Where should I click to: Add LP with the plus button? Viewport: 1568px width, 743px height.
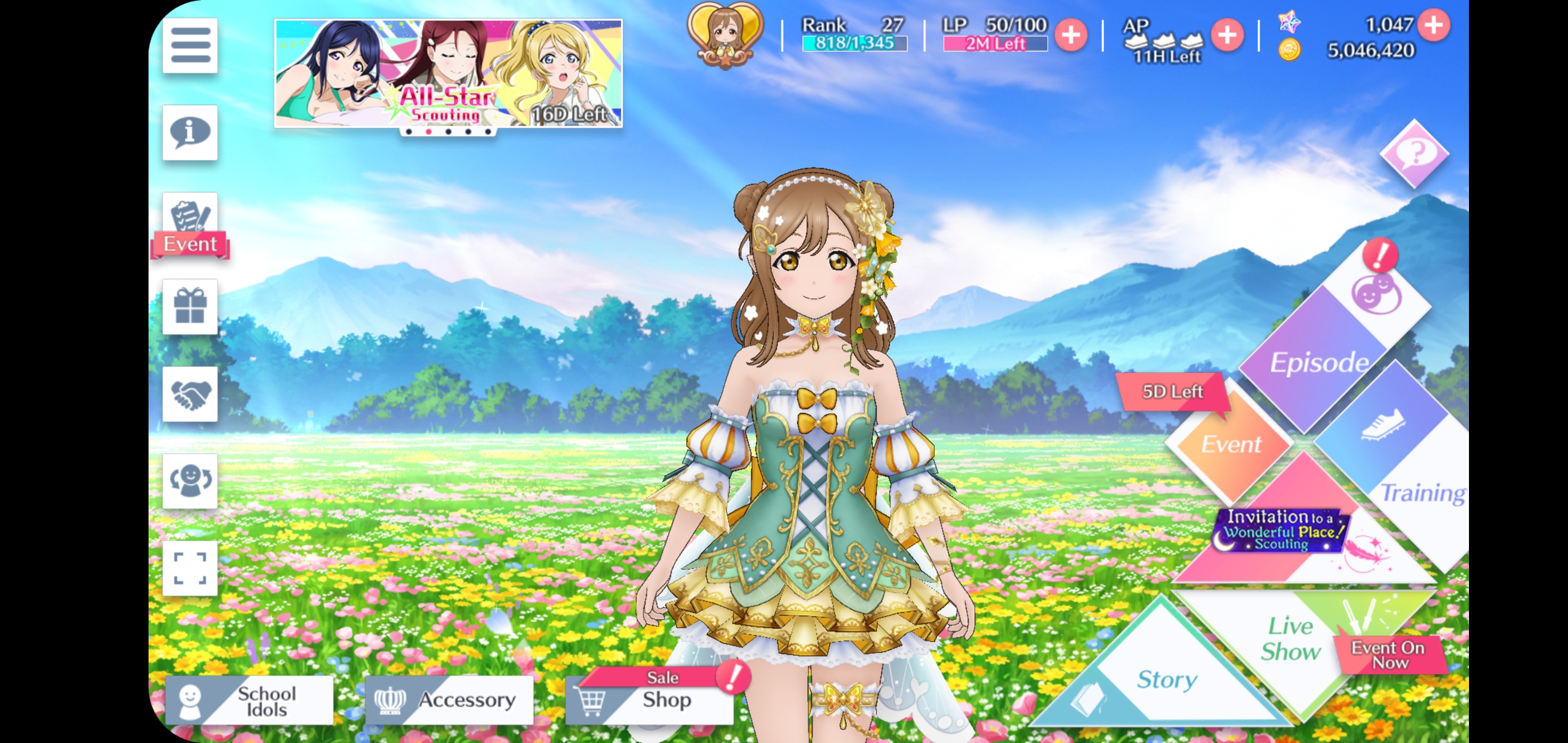click(x=1071, y=35)
